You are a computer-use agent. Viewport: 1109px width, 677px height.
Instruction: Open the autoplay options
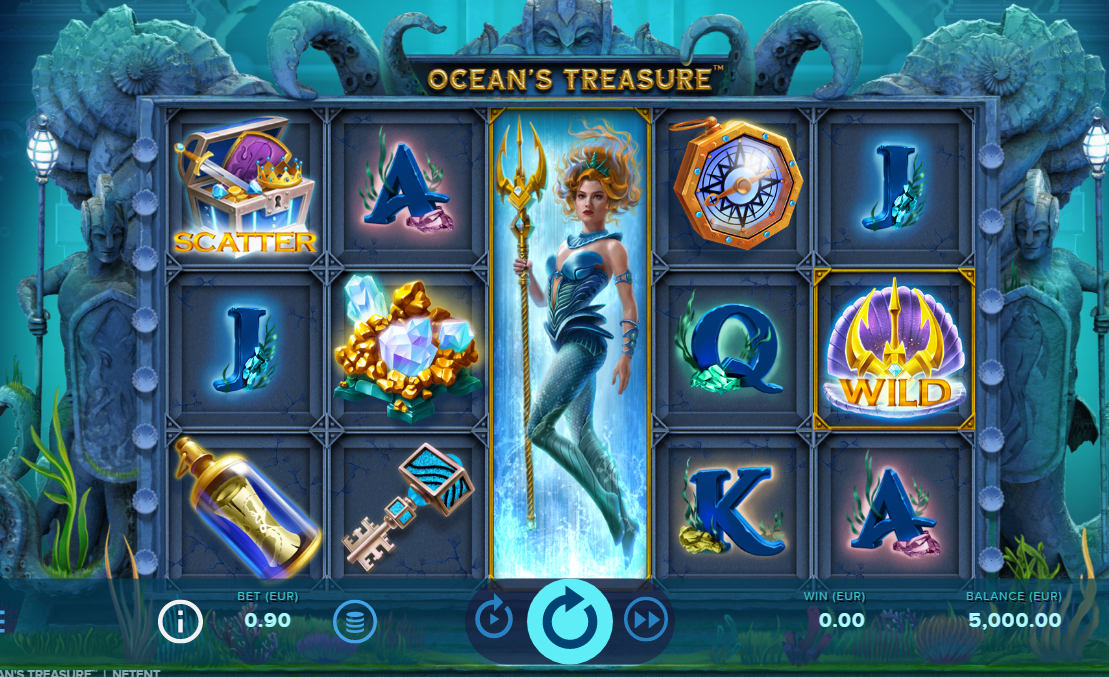tap(494, 620)
